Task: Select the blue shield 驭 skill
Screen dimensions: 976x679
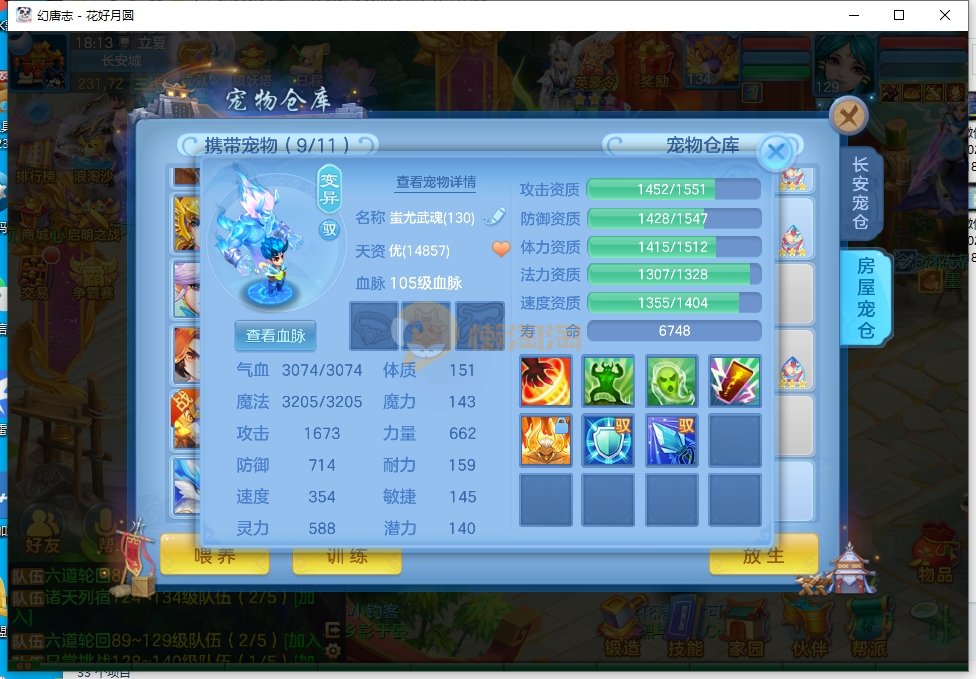Action: click(x=608, y=440)
